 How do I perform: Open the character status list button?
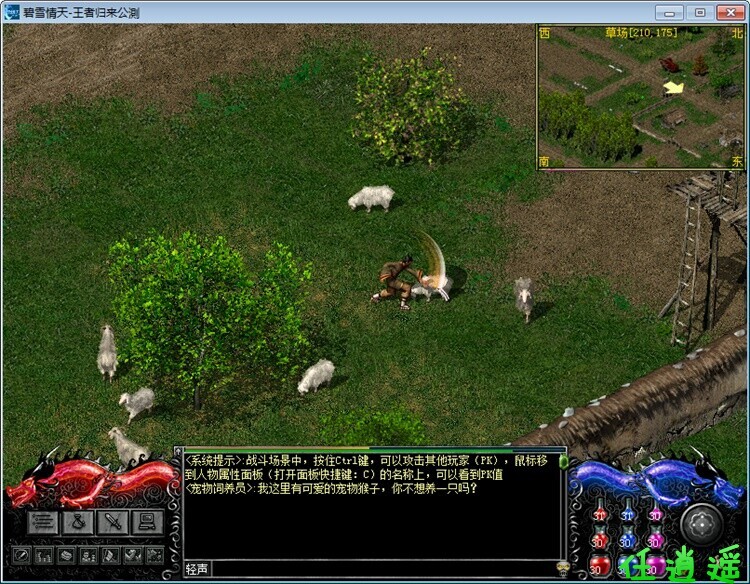[x=42, y=521]
